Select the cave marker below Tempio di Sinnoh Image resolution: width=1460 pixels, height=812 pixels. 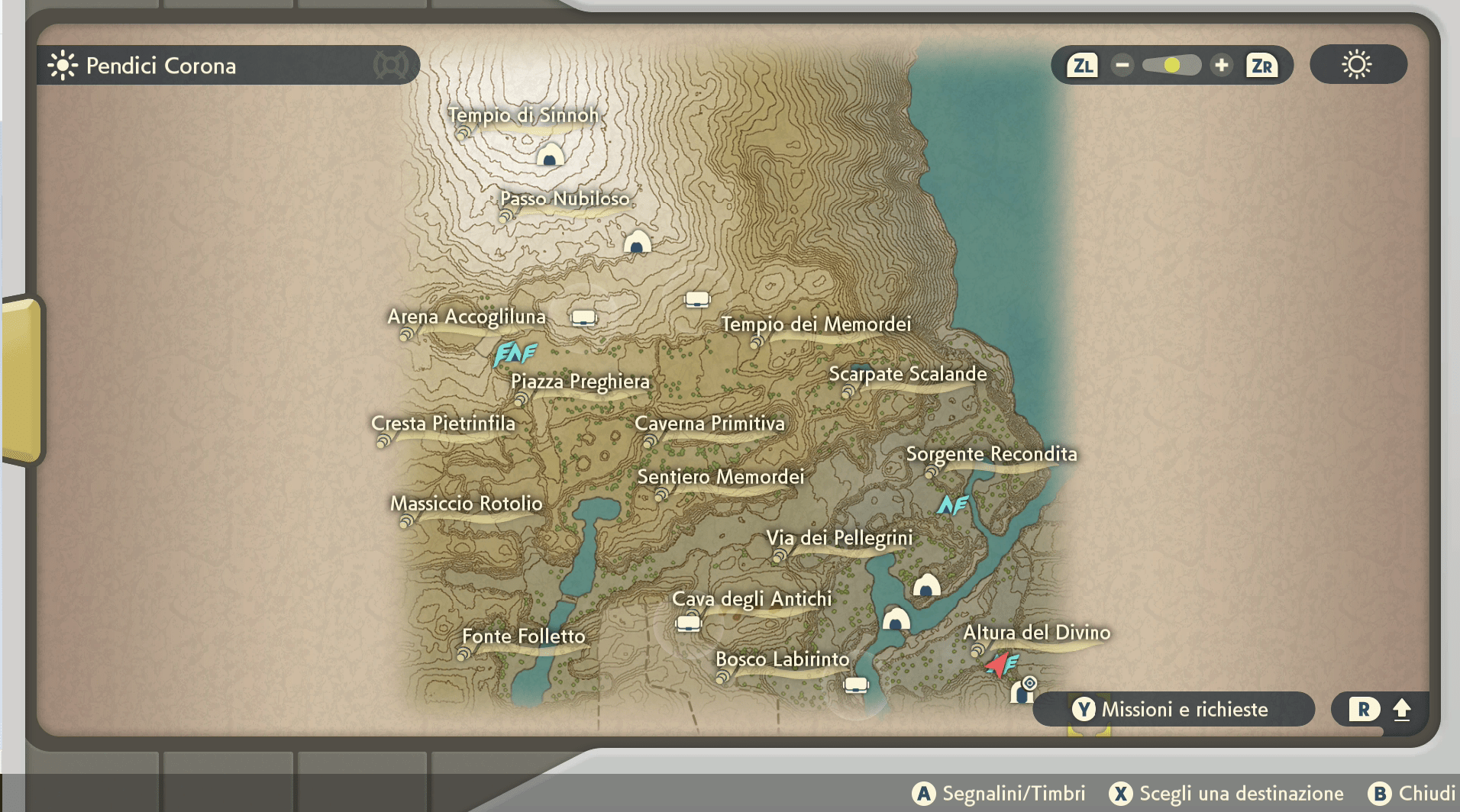click(550, 155)
